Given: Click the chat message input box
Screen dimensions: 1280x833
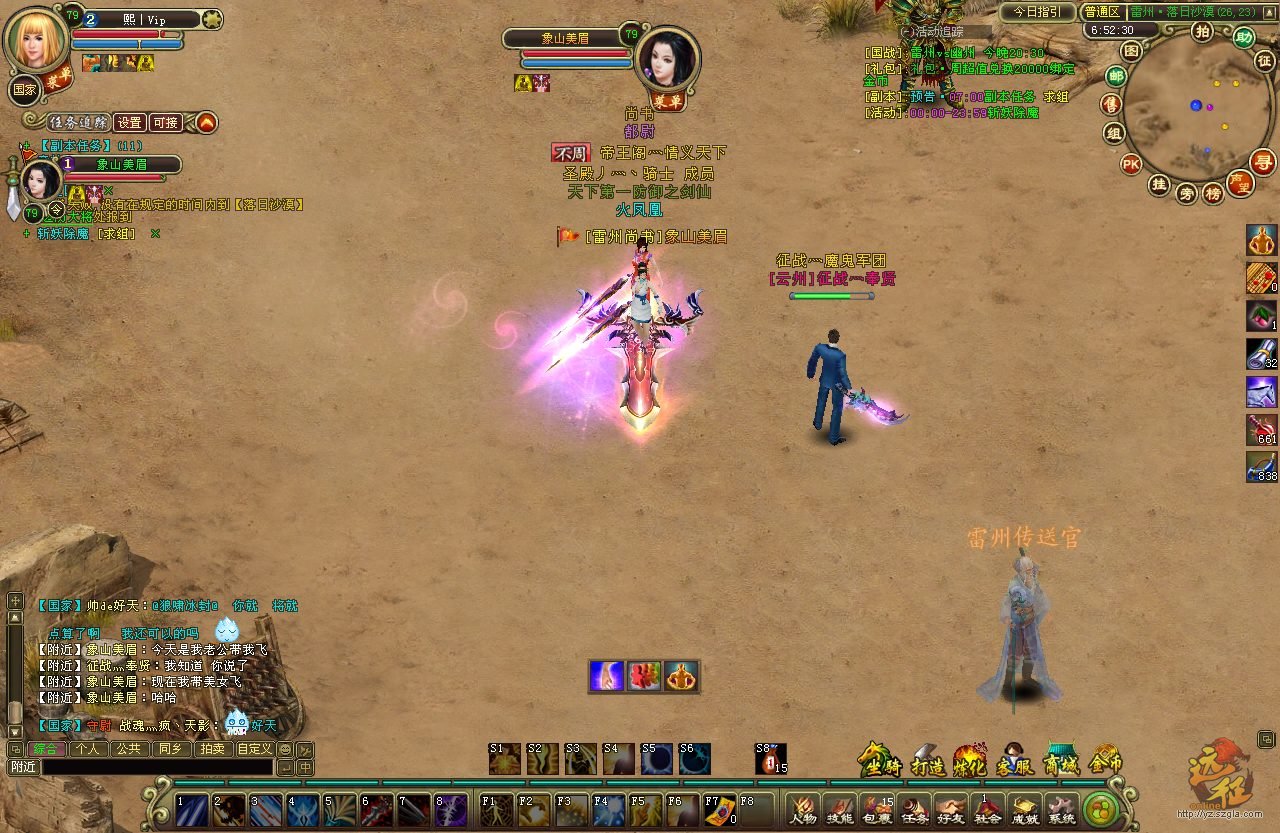Looking at the screenshot, I should tap(155, 767).
